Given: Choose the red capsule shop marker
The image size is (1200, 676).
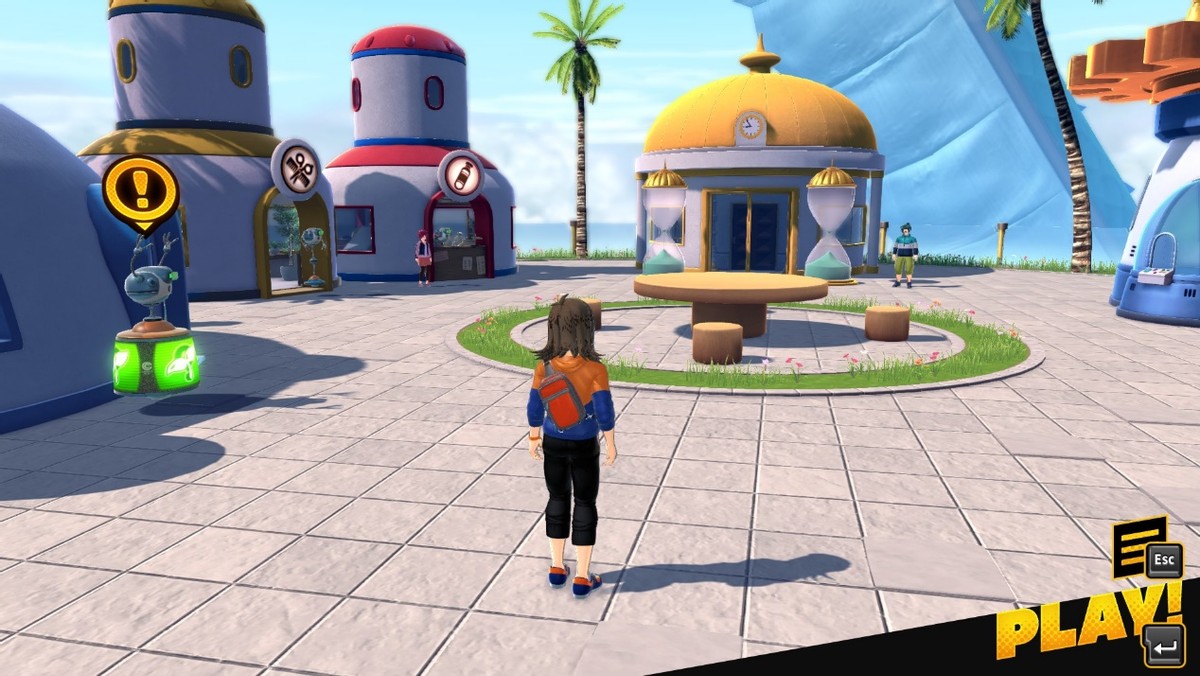Looking at the screenshot, I should 461,176.
